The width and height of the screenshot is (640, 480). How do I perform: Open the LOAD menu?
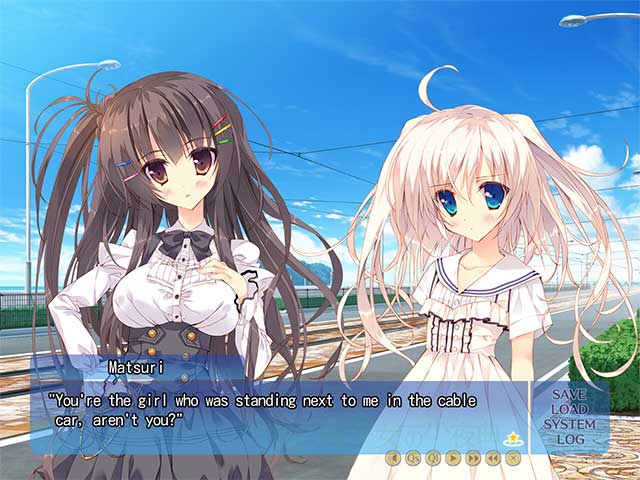point(569,409)
